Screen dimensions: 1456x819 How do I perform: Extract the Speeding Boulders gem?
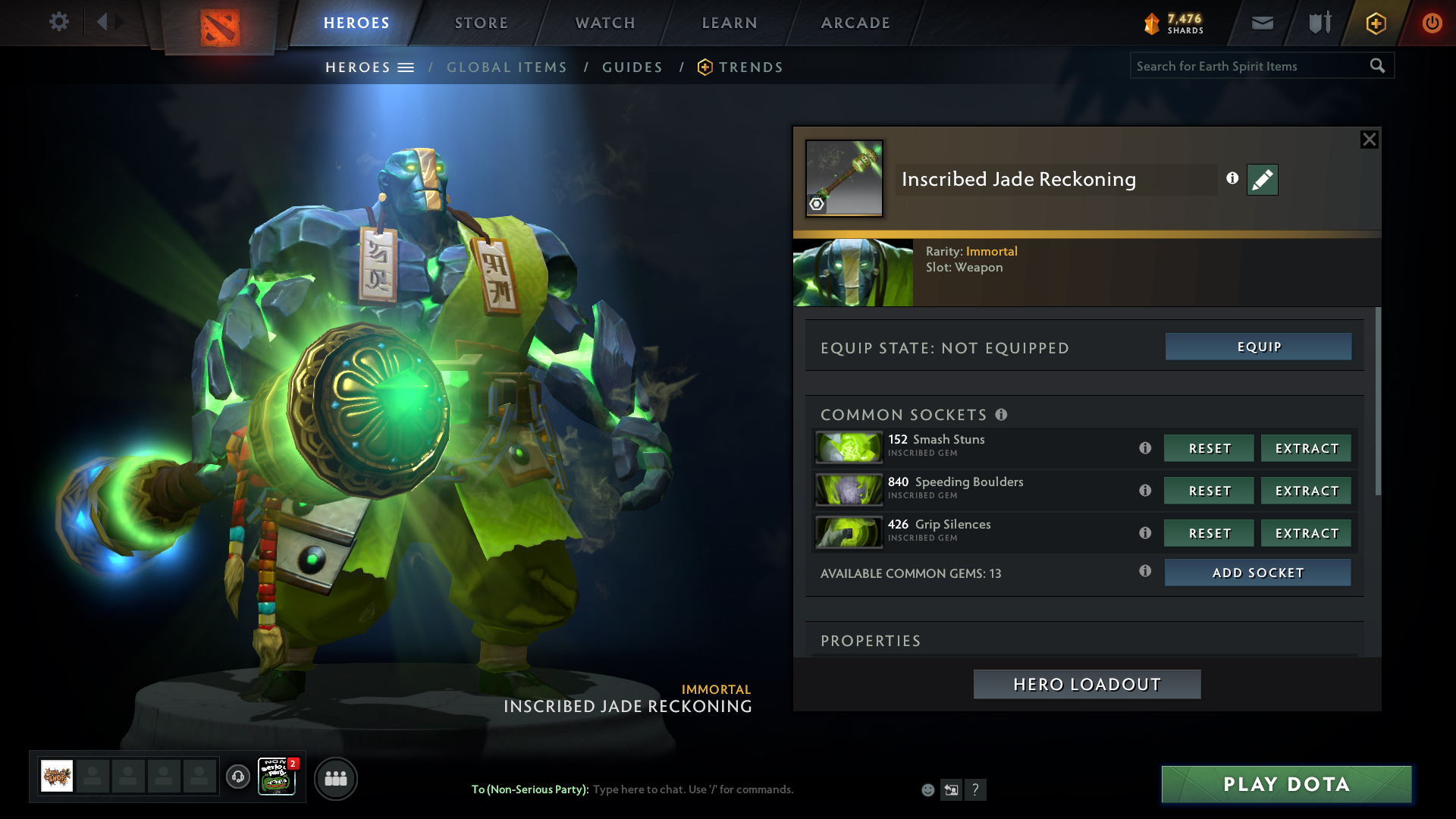click(x=1306, y=491)
